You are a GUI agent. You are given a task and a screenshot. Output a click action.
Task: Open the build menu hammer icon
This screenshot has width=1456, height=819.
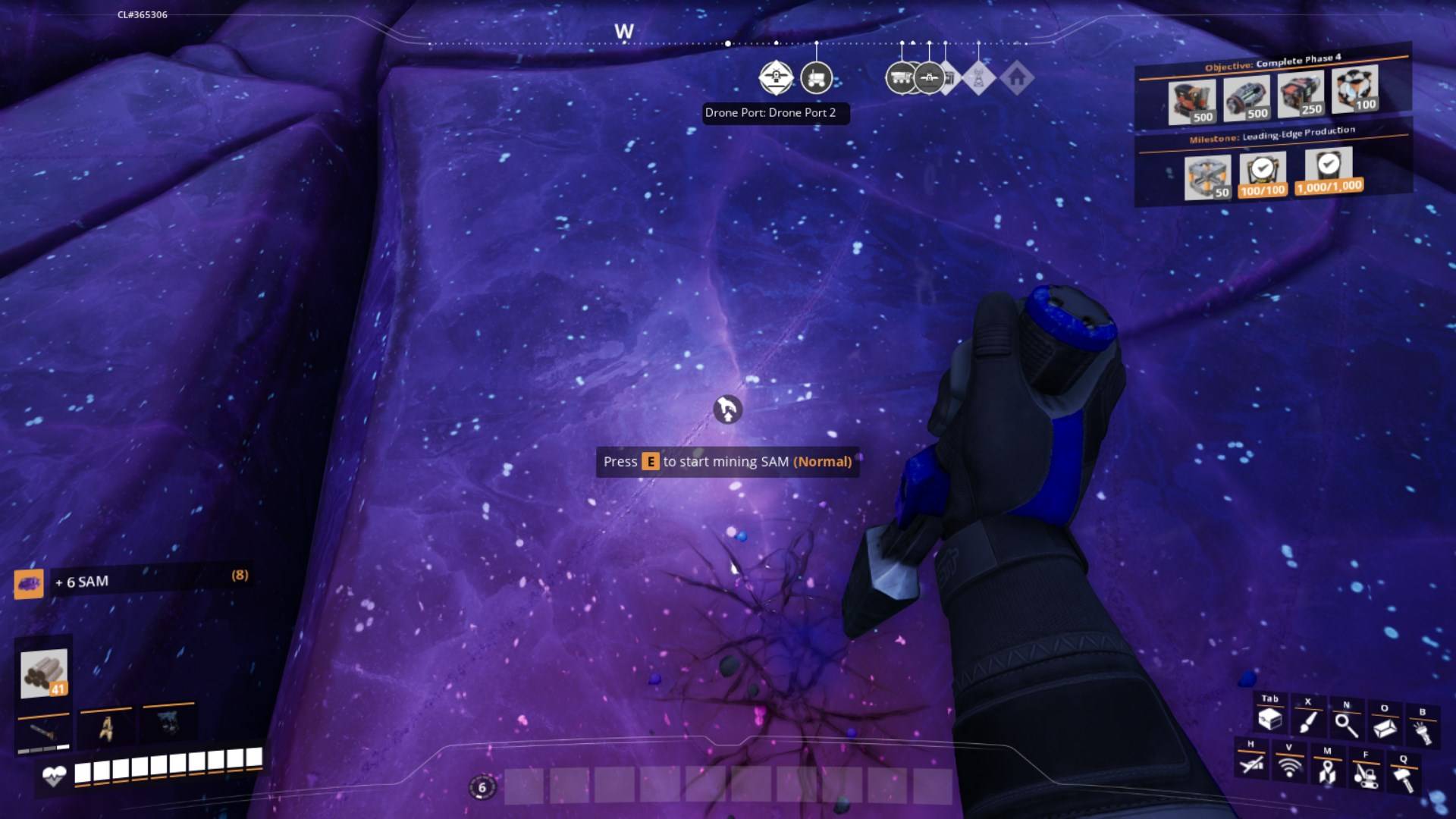[x=1403, y=778]
